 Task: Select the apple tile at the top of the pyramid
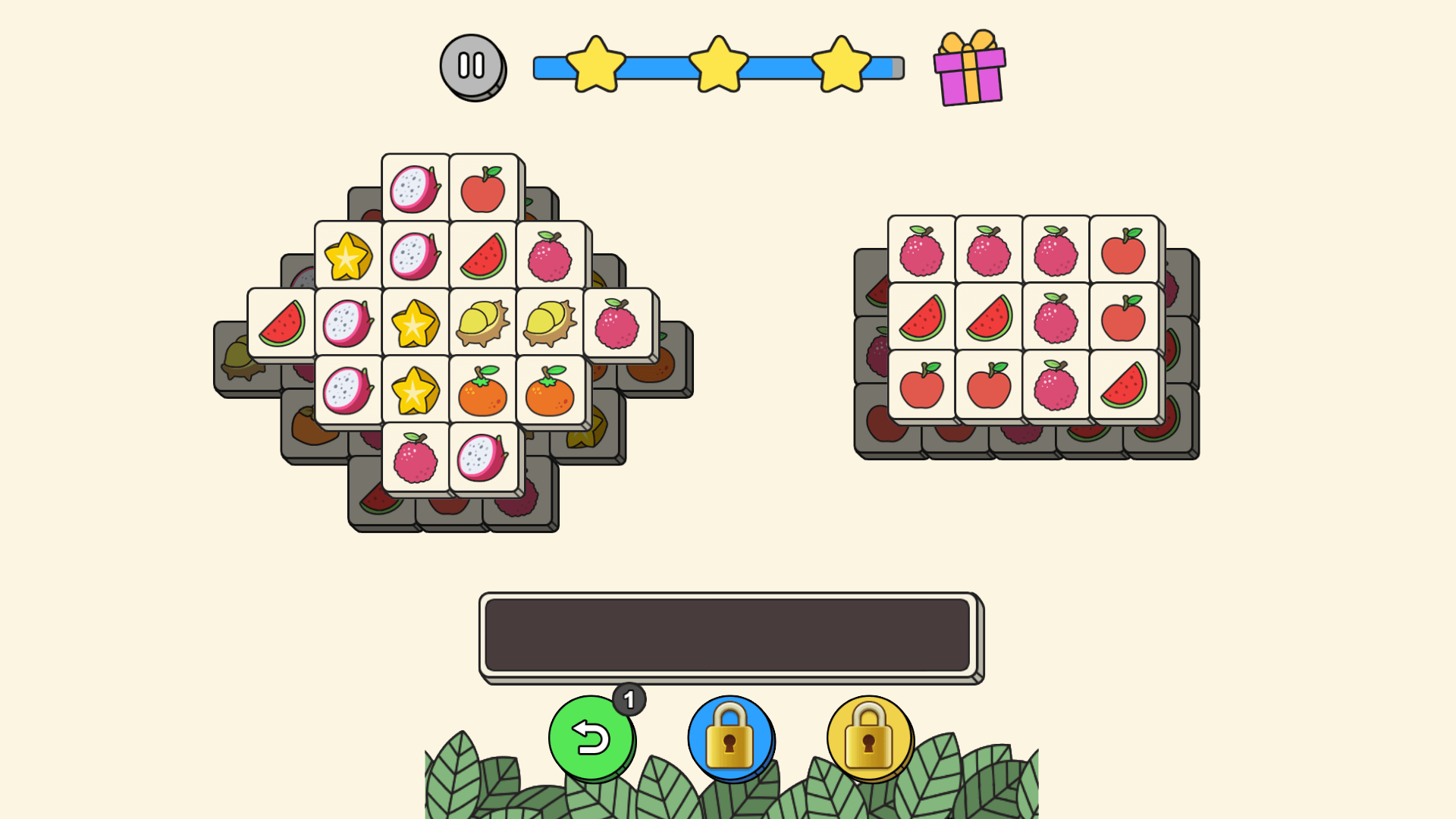[x=483, y=187]
